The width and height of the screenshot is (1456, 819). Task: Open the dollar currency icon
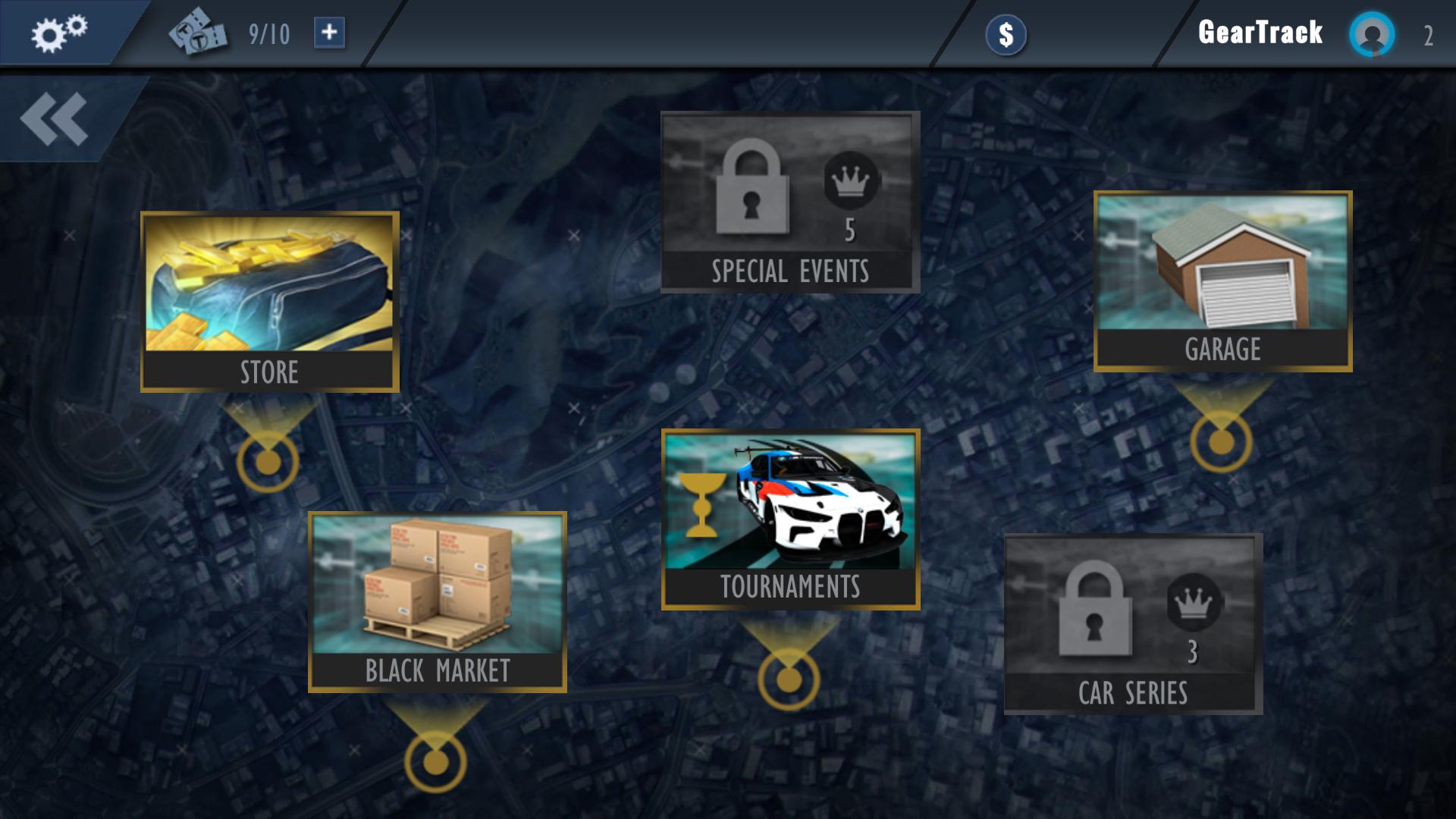coord(1006,35)
